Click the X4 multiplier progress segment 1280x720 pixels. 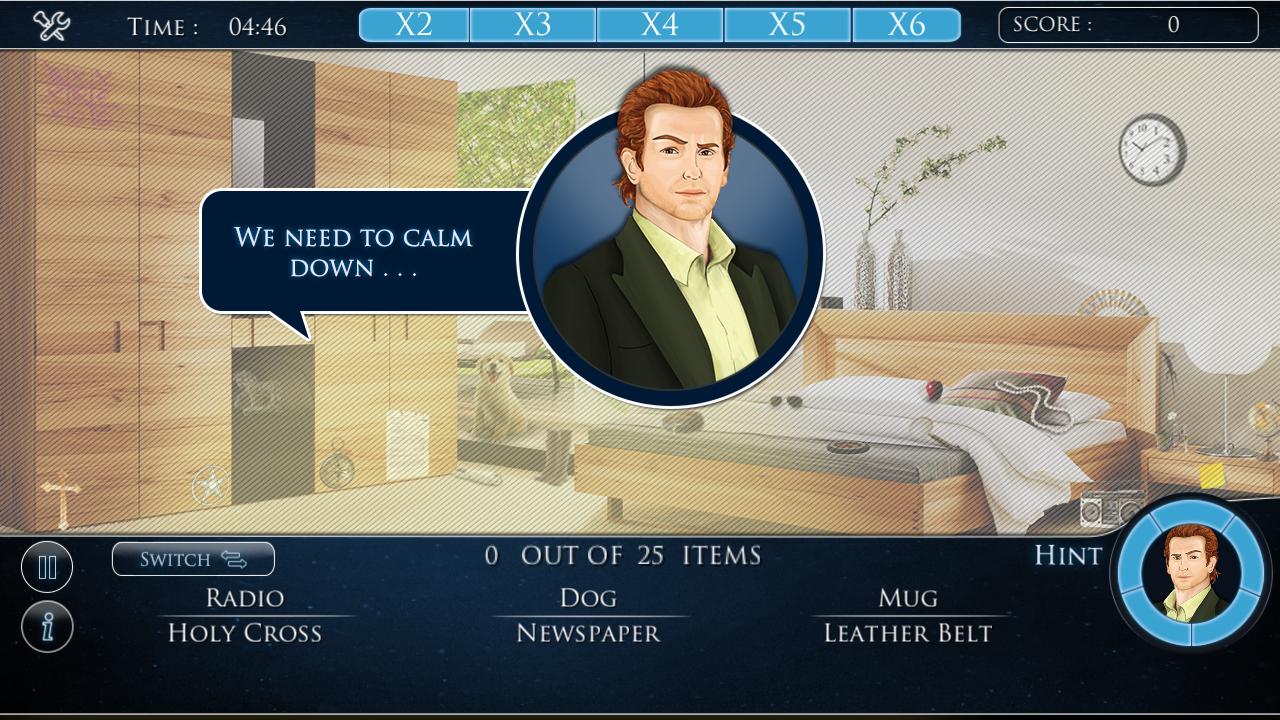coord(660,23)
